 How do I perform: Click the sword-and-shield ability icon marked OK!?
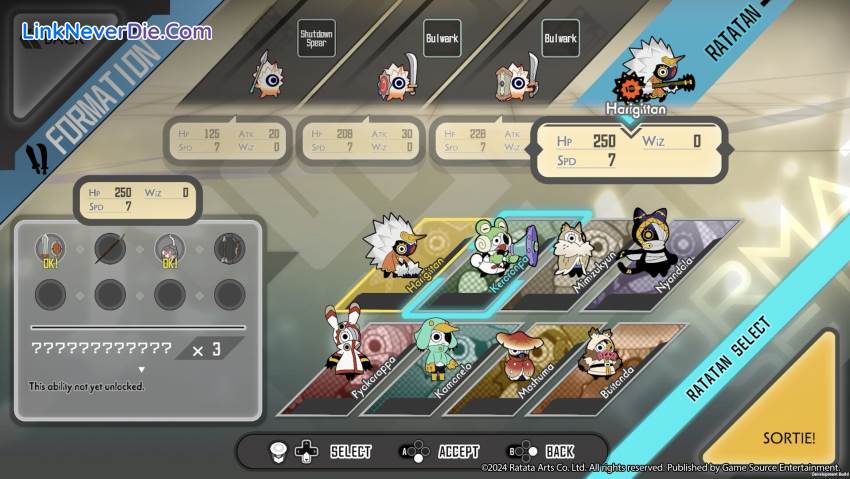(50, 249)
